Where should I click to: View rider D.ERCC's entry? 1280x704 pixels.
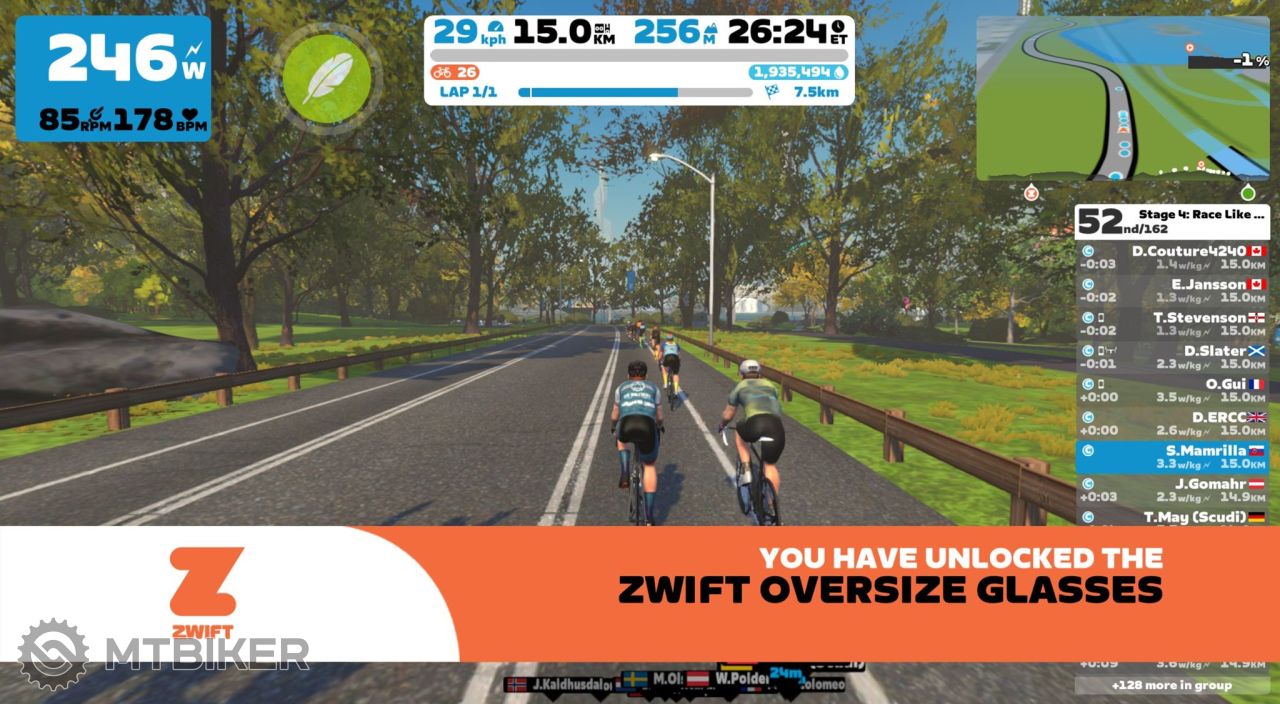coord(1171,422)
